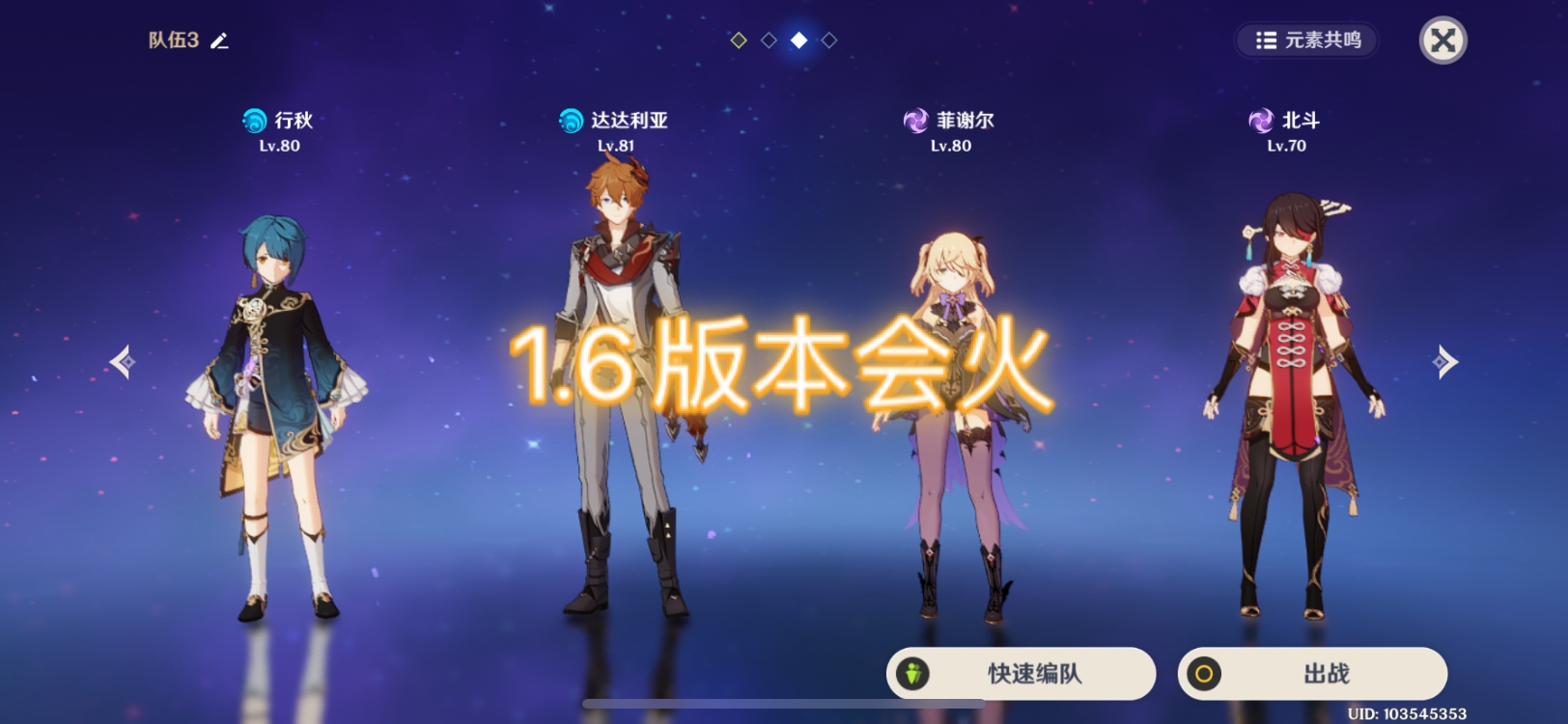The width and height of the screenshot is (1568, 724).
Task: Select the fourth team page indicator dot
Action: click(x=827, y=41)
